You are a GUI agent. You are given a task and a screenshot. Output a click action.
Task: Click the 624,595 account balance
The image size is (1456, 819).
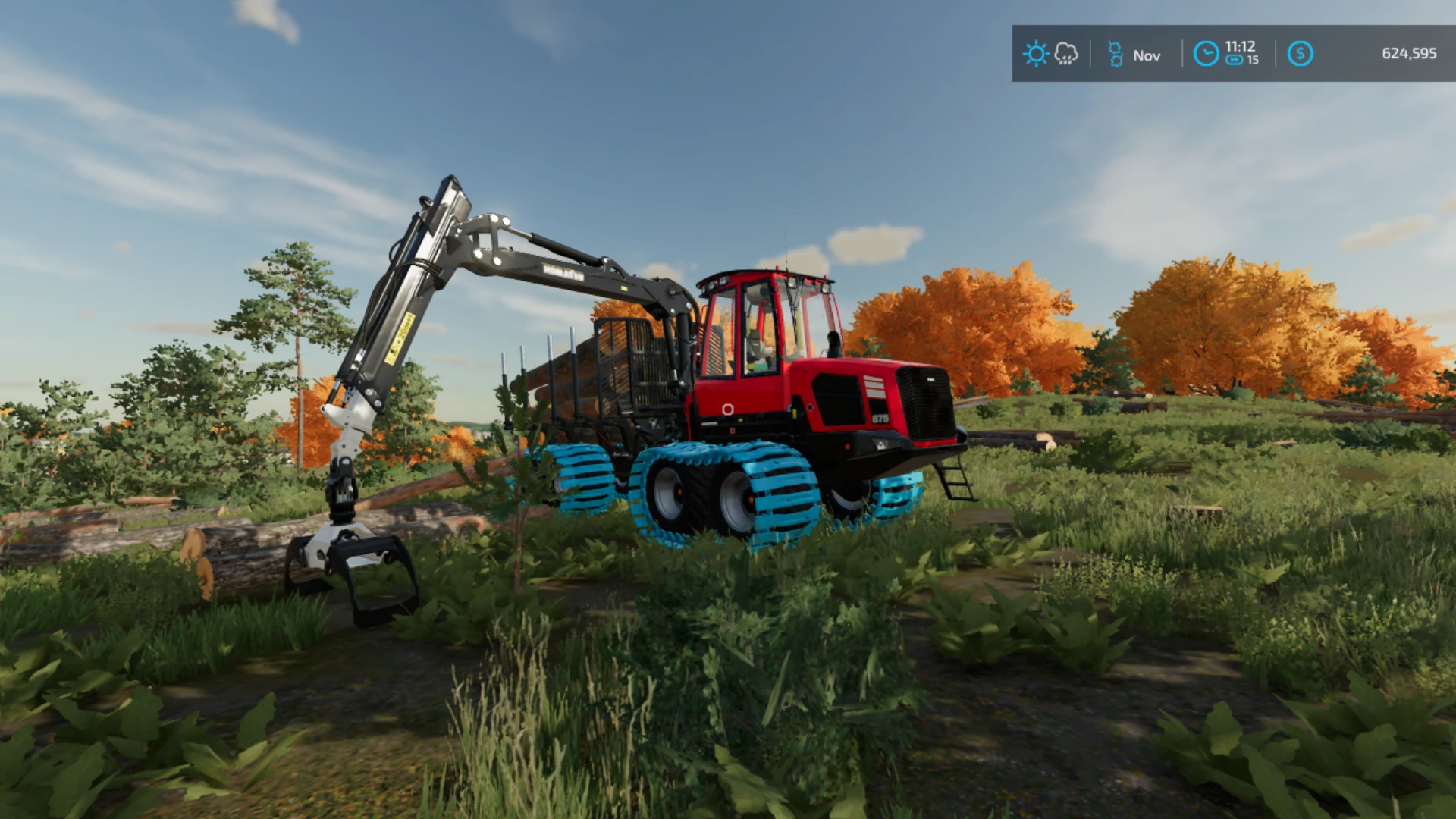1412,53
